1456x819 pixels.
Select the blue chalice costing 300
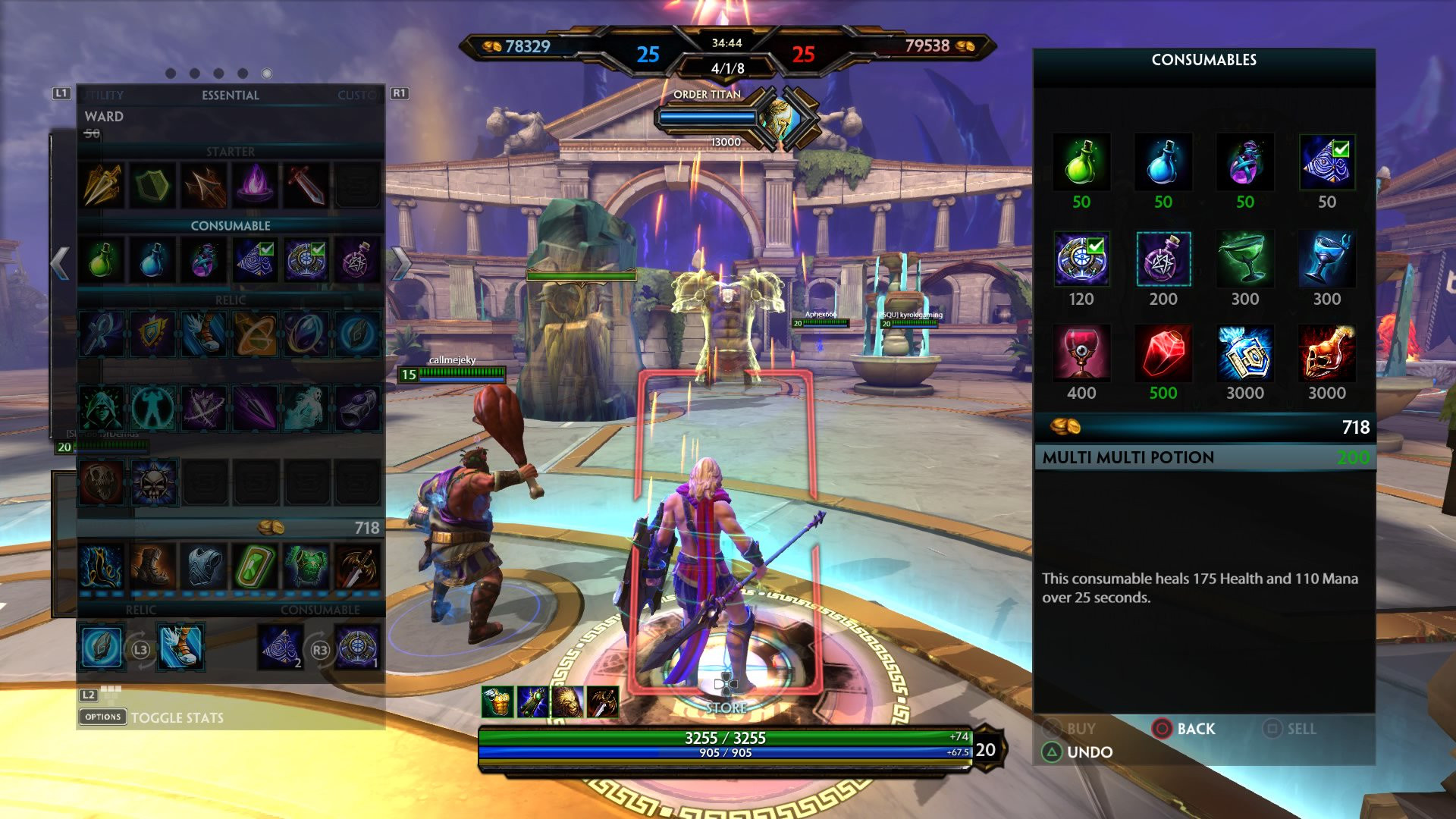(1326, 259)
